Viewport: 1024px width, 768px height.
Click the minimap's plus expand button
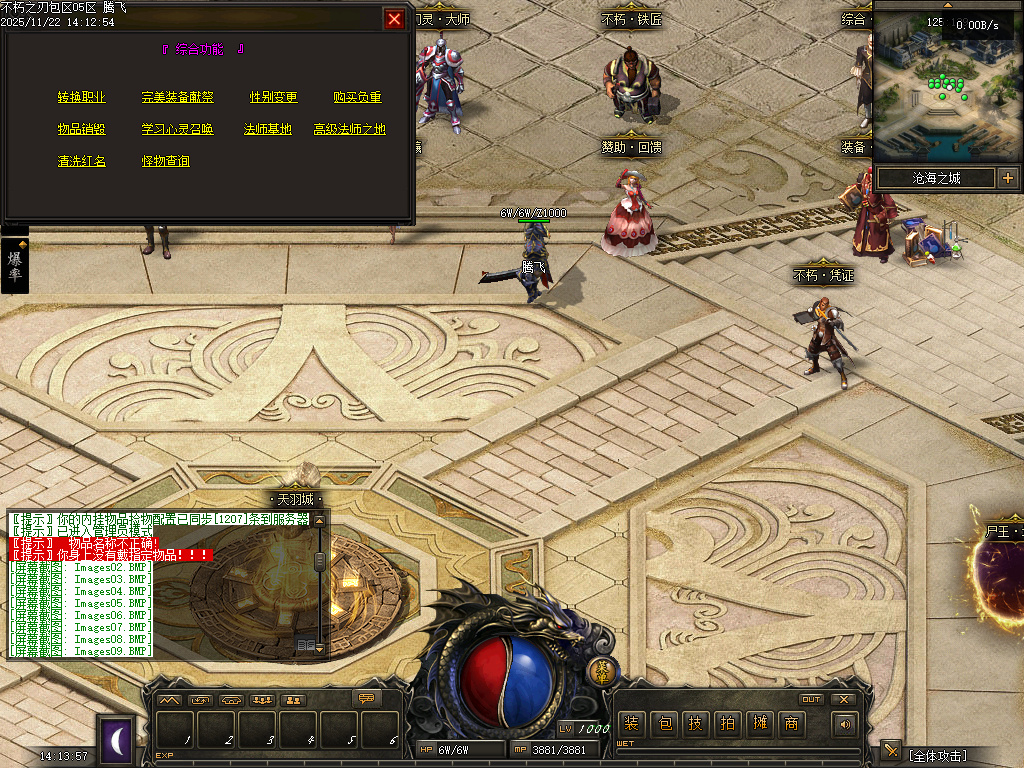[1007, 178]
